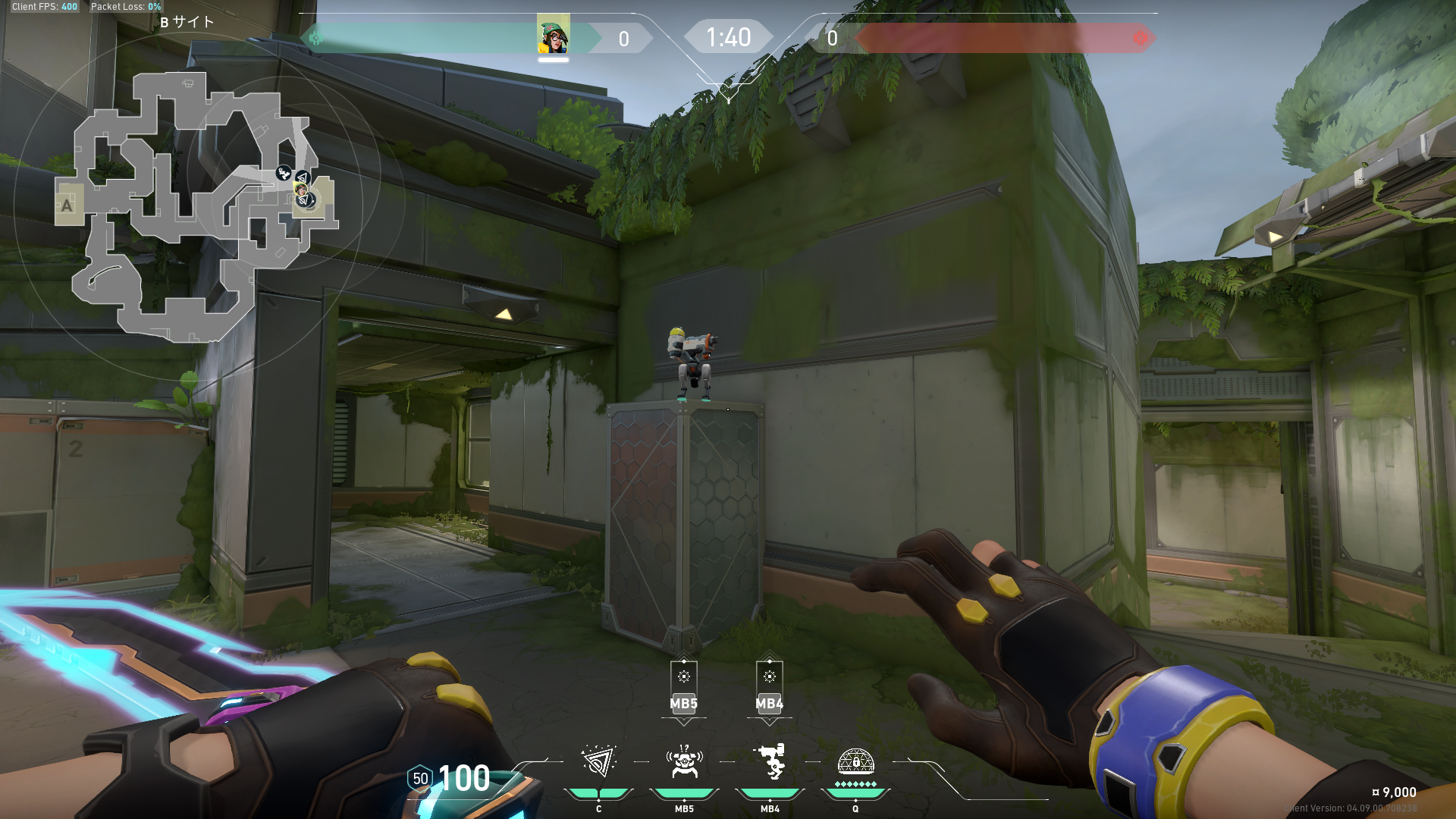Activate the Nanoswarm grenade ability
Image resolution: width=1456 pixels, height=819 pixels.
pos(598,762)
